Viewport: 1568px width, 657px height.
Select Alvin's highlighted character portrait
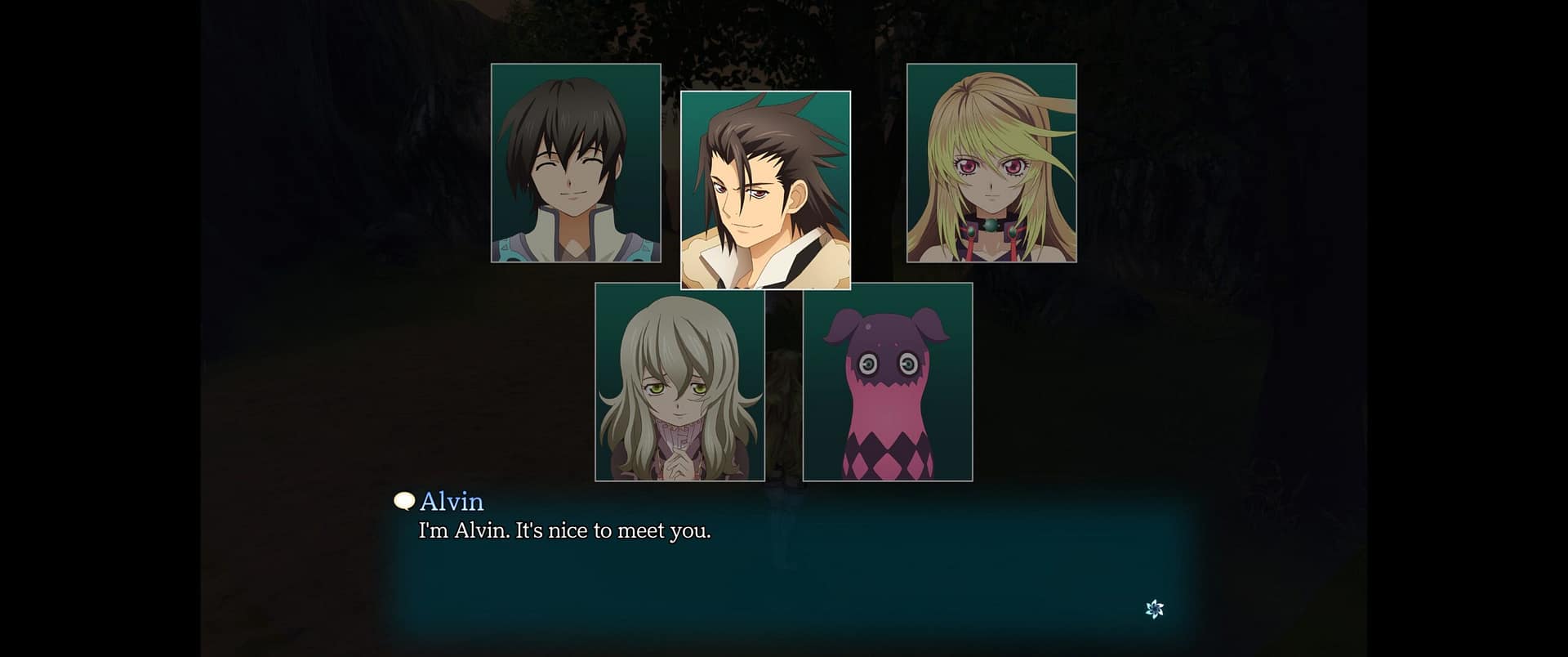(x=764, y=190)
